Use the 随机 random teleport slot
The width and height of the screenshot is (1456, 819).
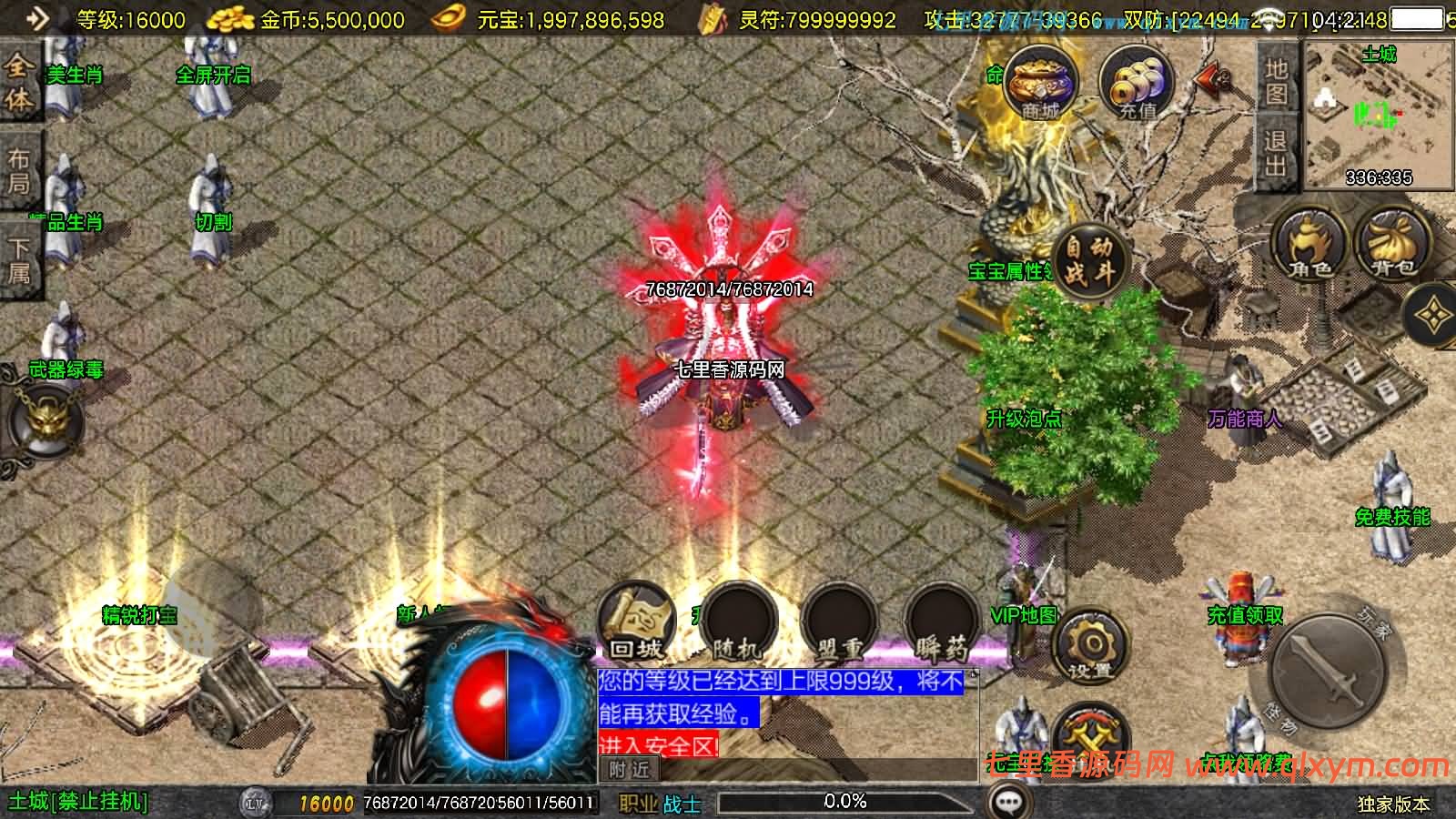tap(736, 623)
